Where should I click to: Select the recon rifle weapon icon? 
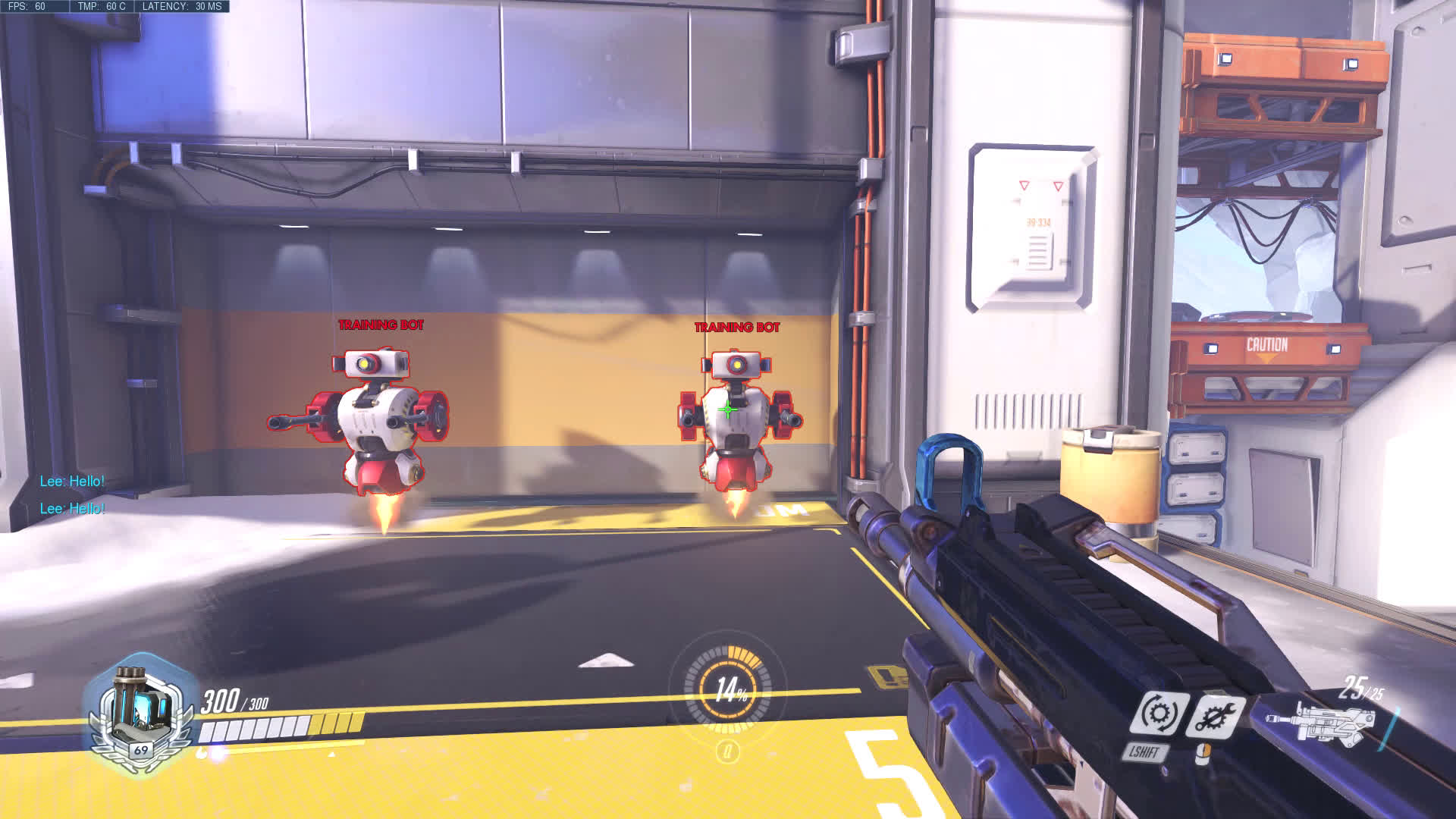click(1325, 723)
